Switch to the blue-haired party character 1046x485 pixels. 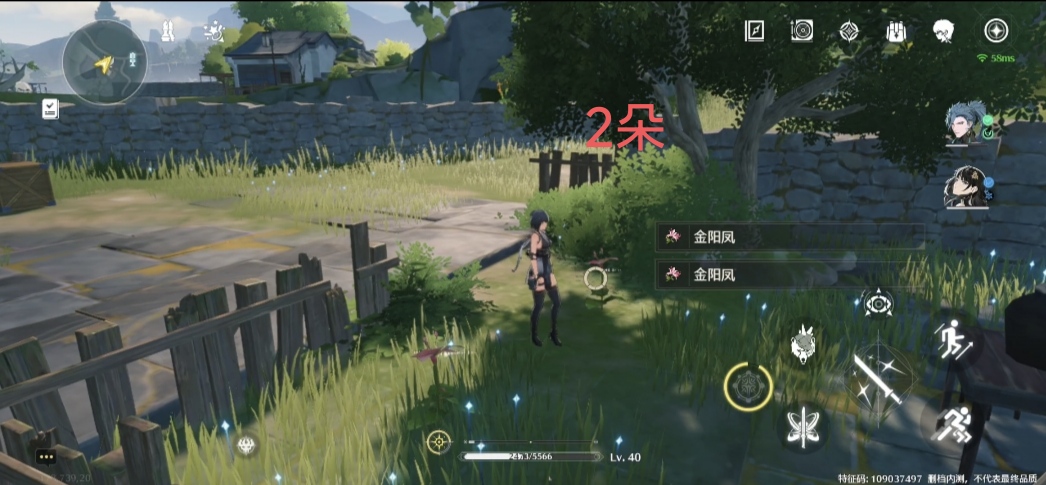tap(966, 124)
